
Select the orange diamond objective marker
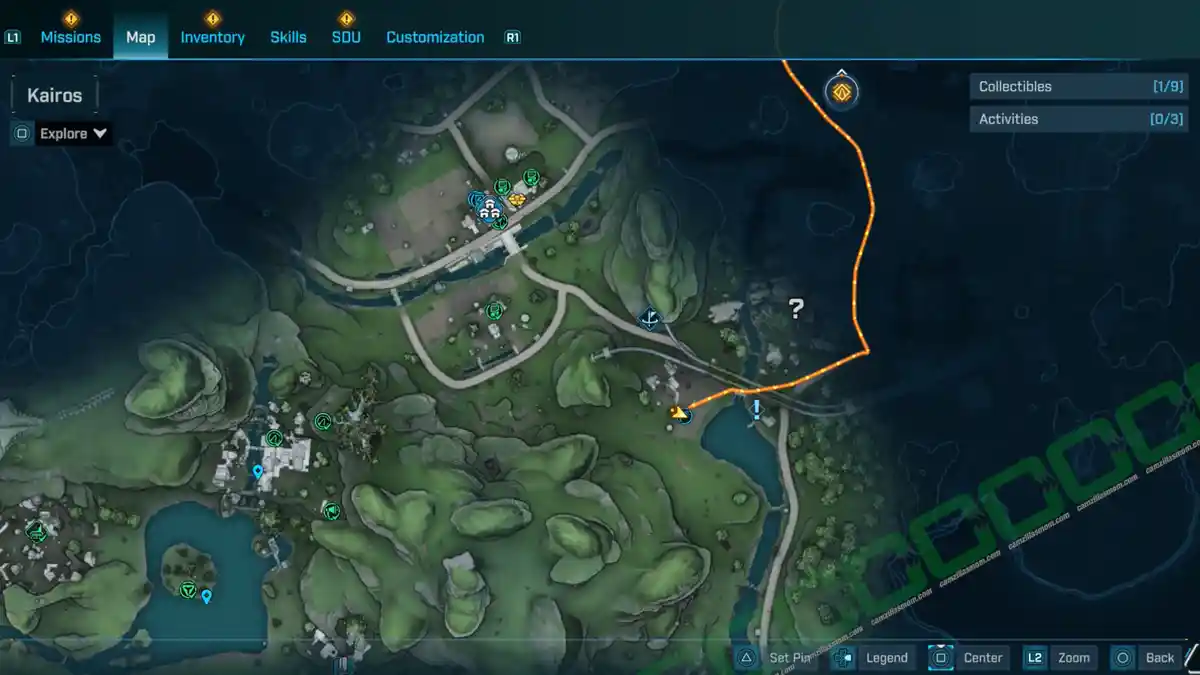point(842,92)
